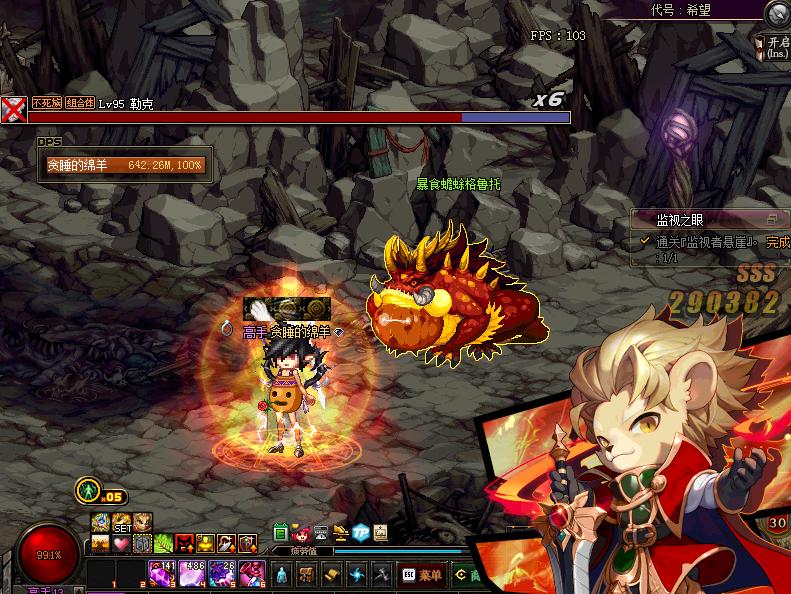Click the crossed hammer tools icon
Screen dimensions: 791x594
click(381, 574)
